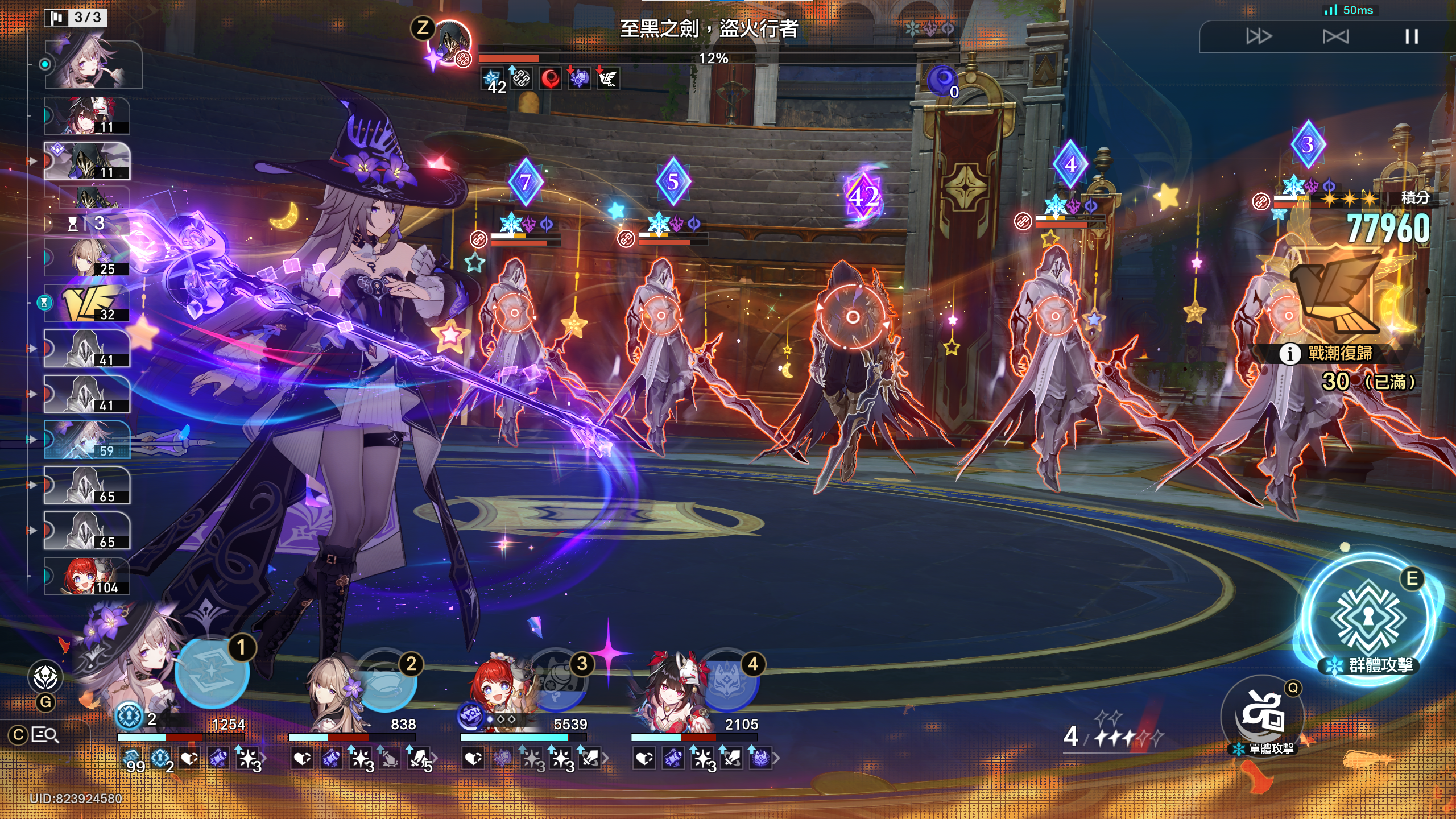Activate the first character's ultimate

(212, 672)
